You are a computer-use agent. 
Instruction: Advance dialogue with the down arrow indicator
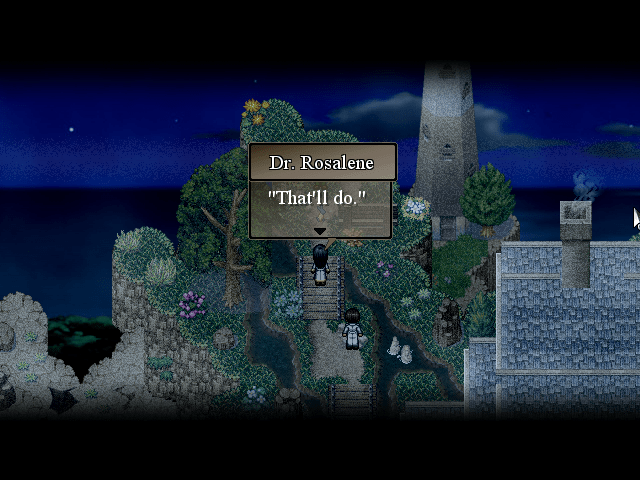[320, 231]
